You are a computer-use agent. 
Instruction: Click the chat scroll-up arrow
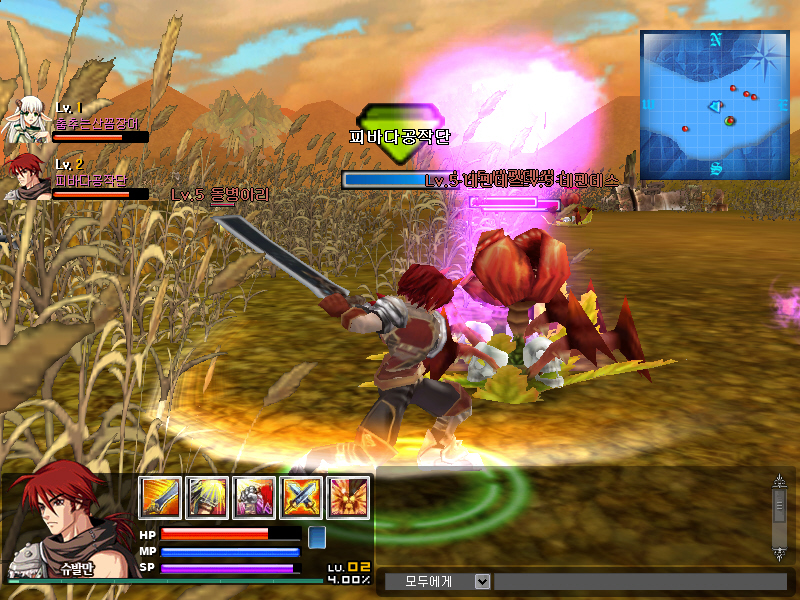coord(780,482)
